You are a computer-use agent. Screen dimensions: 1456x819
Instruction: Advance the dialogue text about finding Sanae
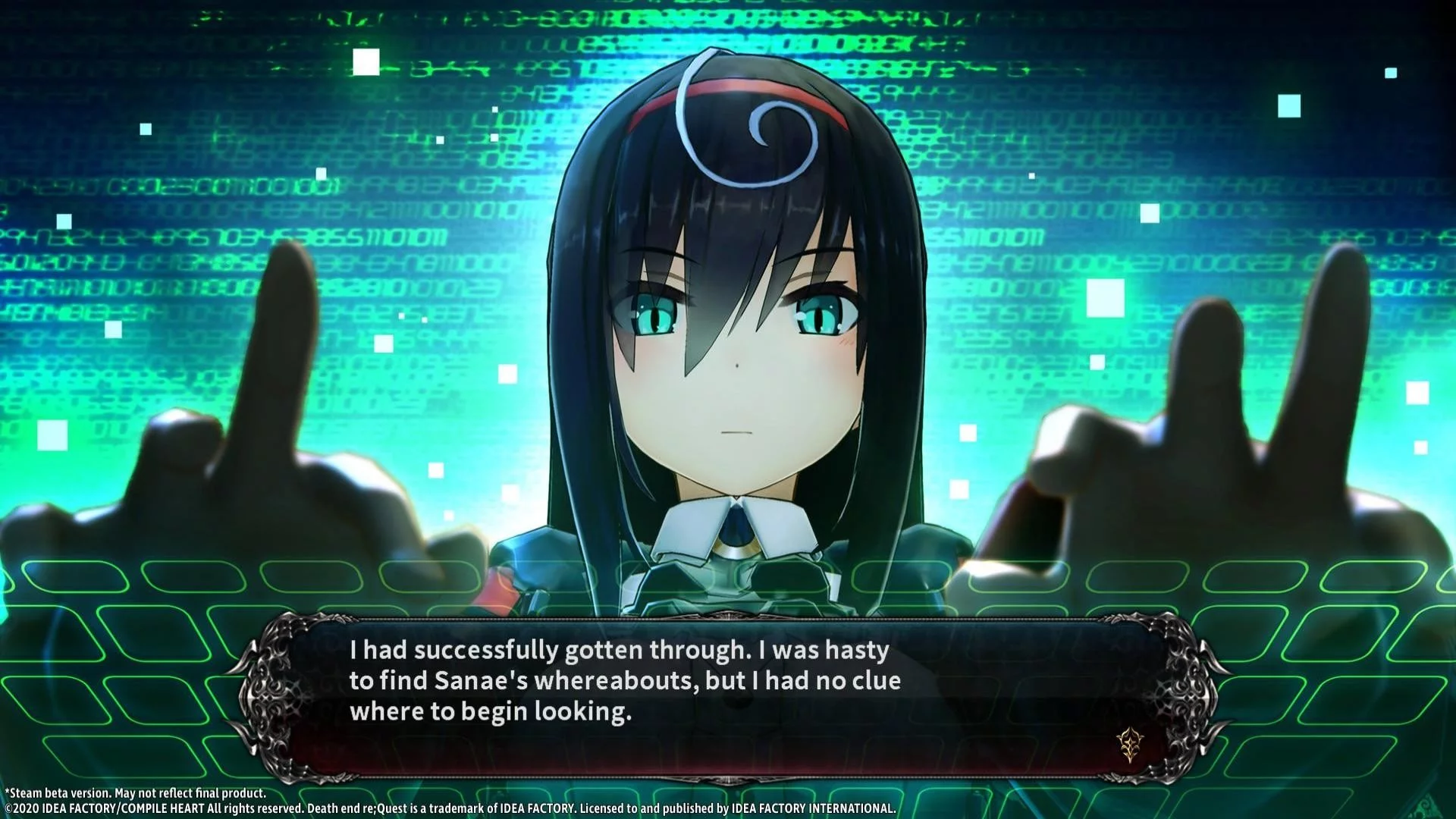point(624,681)
